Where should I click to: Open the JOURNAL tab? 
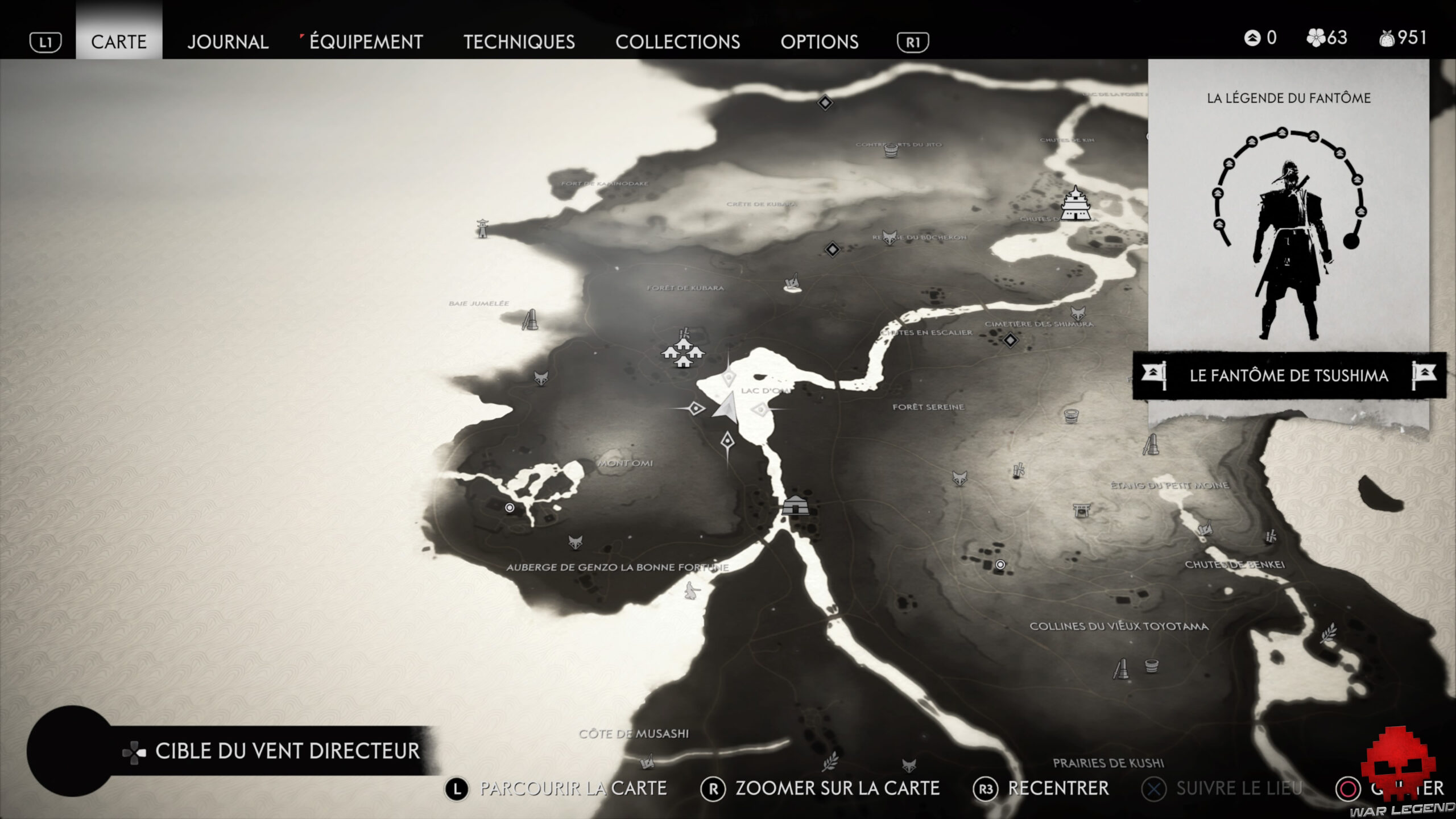(x=227, y=42)
